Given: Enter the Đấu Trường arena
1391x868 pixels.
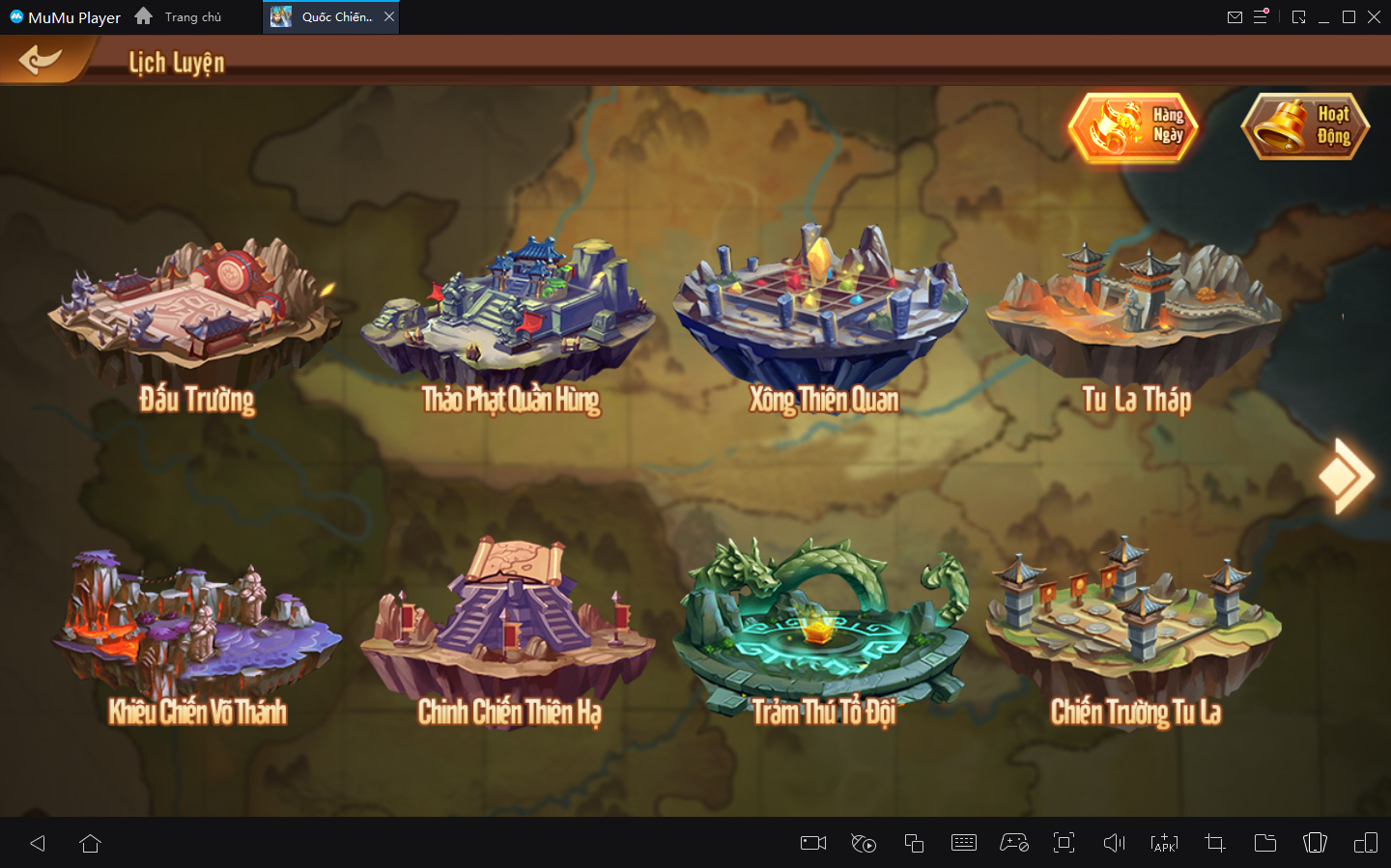Looking at the screenshot, I should (196, 319).
